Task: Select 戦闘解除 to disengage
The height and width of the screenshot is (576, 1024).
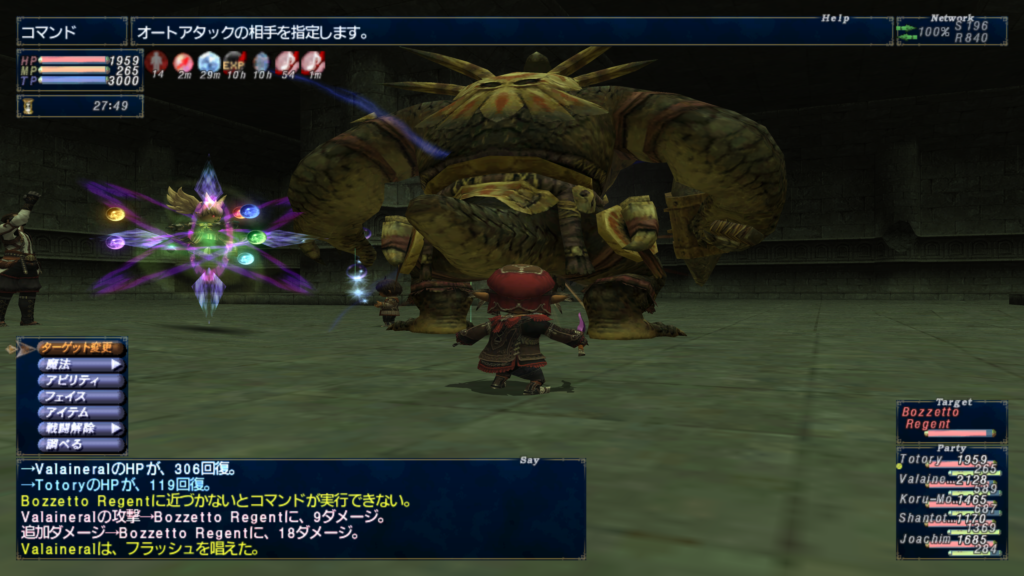Action: coord(81,428)
